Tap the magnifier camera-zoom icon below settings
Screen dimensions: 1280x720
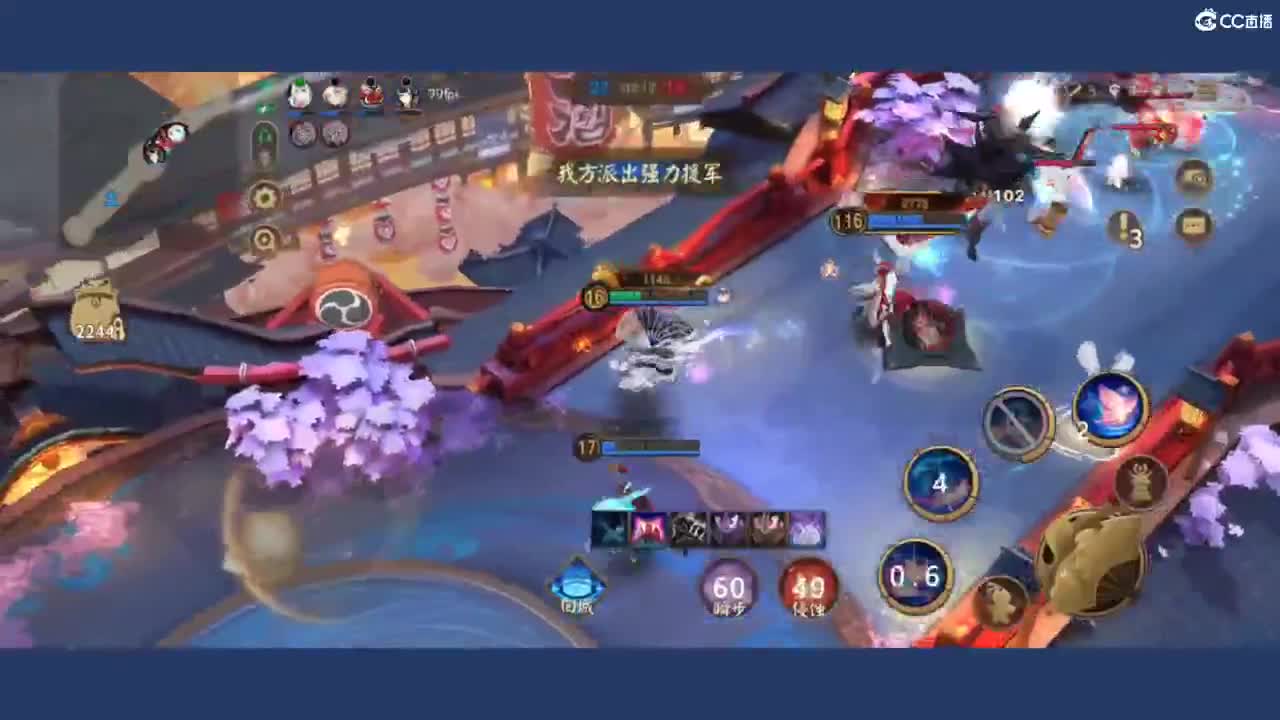263,238
